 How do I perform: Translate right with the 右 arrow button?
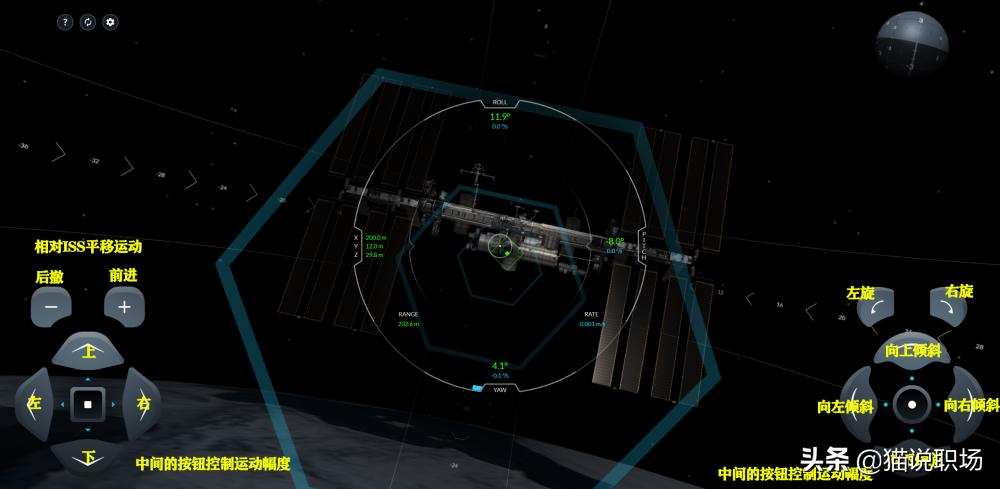pos(141,404)
